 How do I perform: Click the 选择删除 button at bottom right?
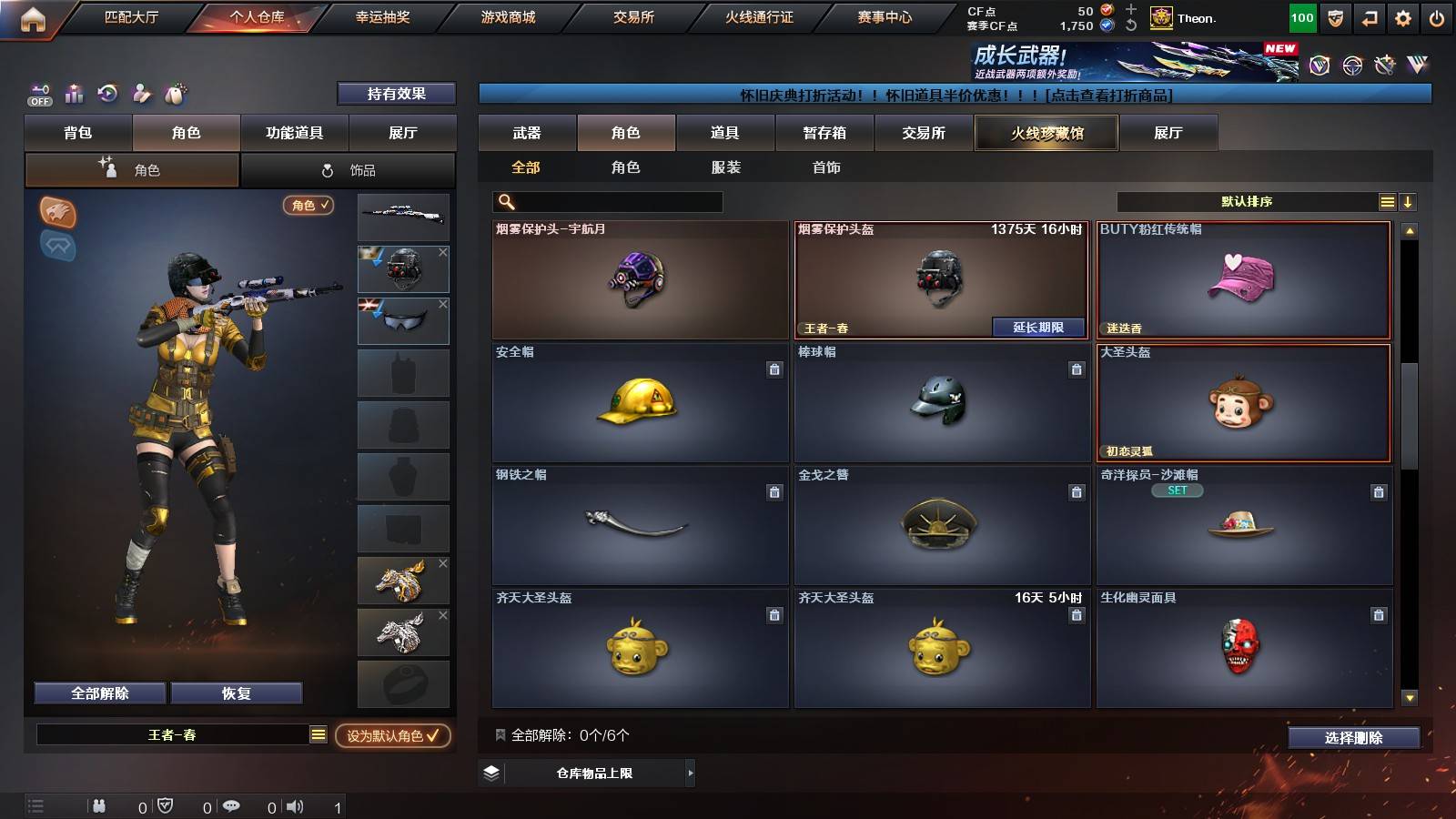click(x=1354, y=738)
